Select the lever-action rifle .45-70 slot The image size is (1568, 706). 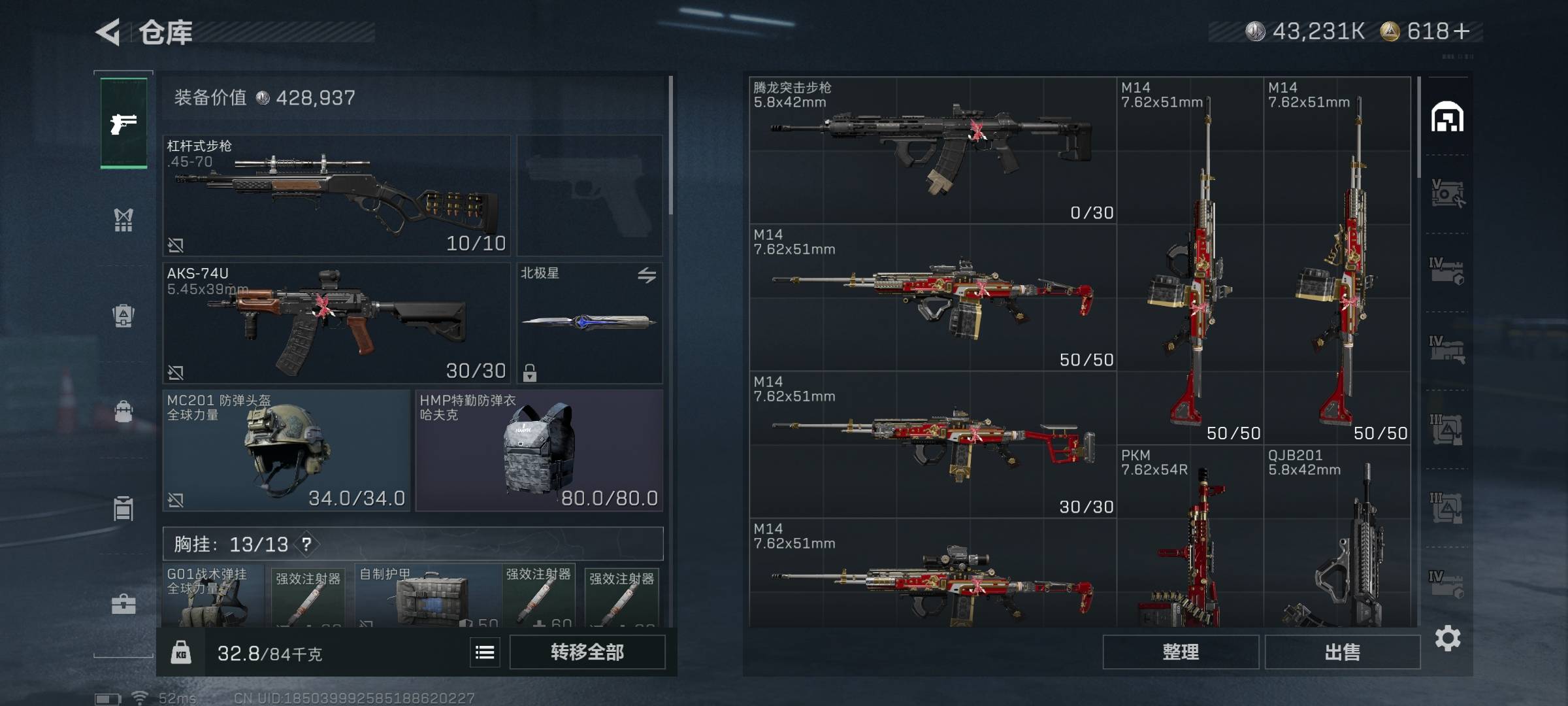coord(336,195)
